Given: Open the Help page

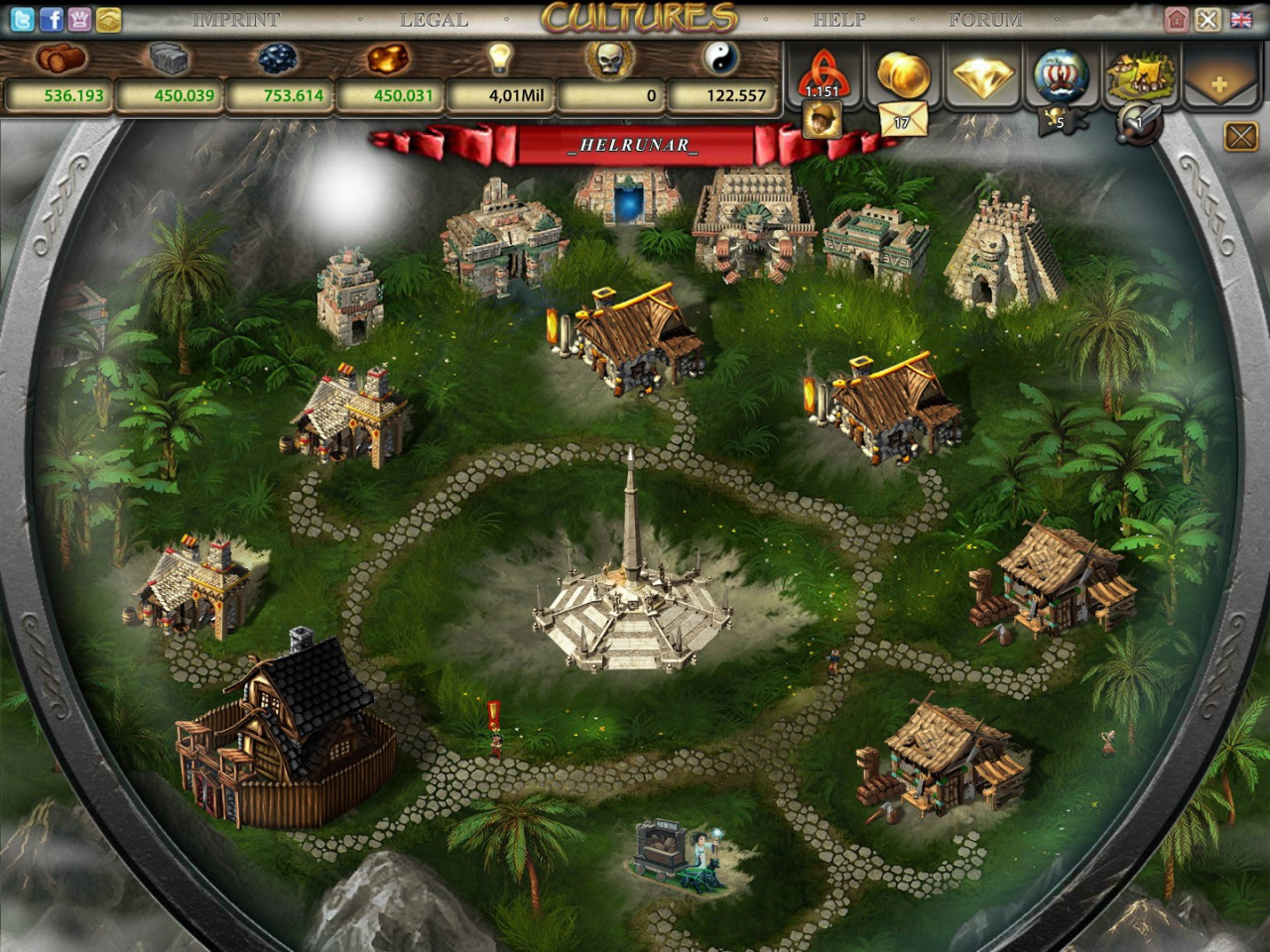Looking at the screenshot, I should click(x=839, y=19).
